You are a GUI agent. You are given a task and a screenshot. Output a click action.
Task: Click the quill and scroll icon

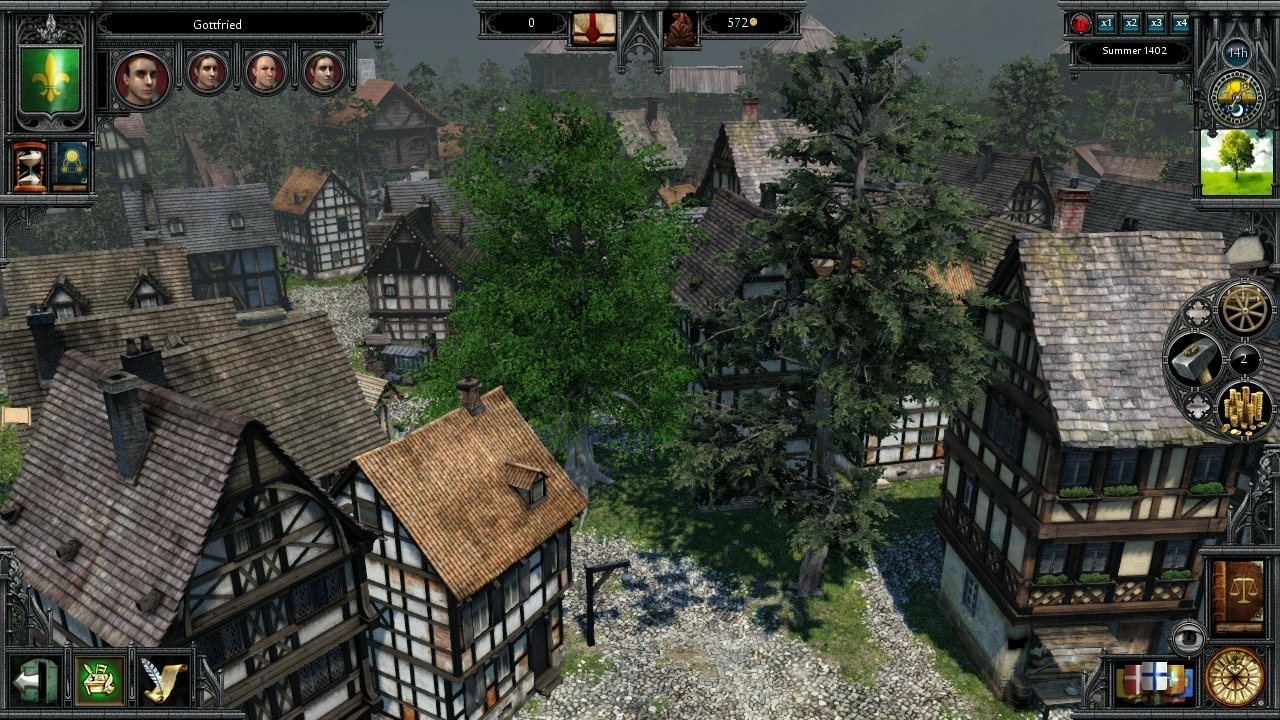164,681
